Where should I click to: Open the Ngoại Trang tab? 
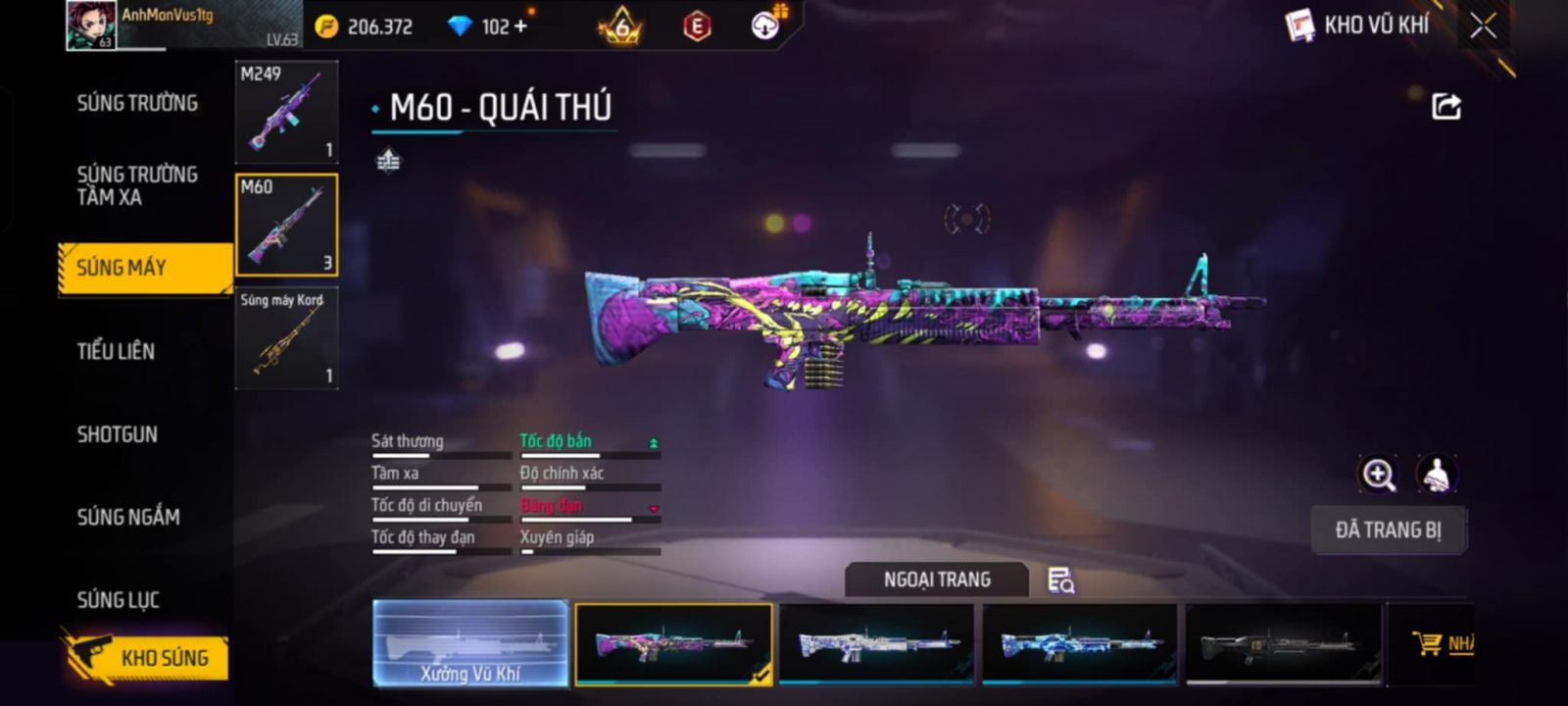(937, 580)
